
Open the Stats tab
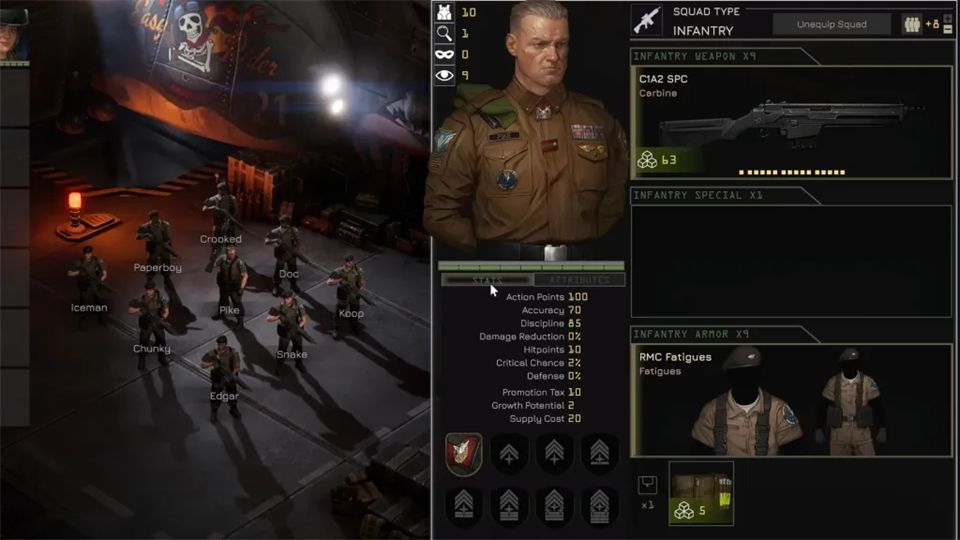[487, 281]
